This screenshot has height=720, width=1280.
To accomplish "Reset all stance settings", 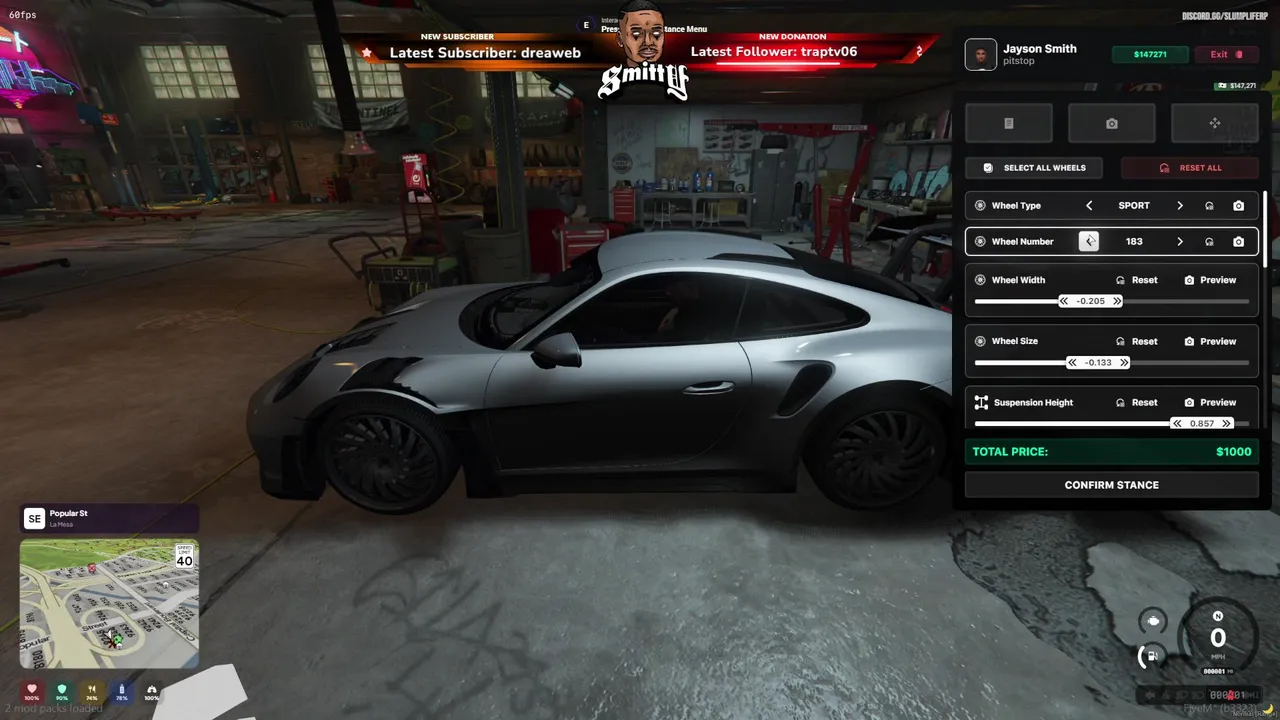I will coord(1190,168).
